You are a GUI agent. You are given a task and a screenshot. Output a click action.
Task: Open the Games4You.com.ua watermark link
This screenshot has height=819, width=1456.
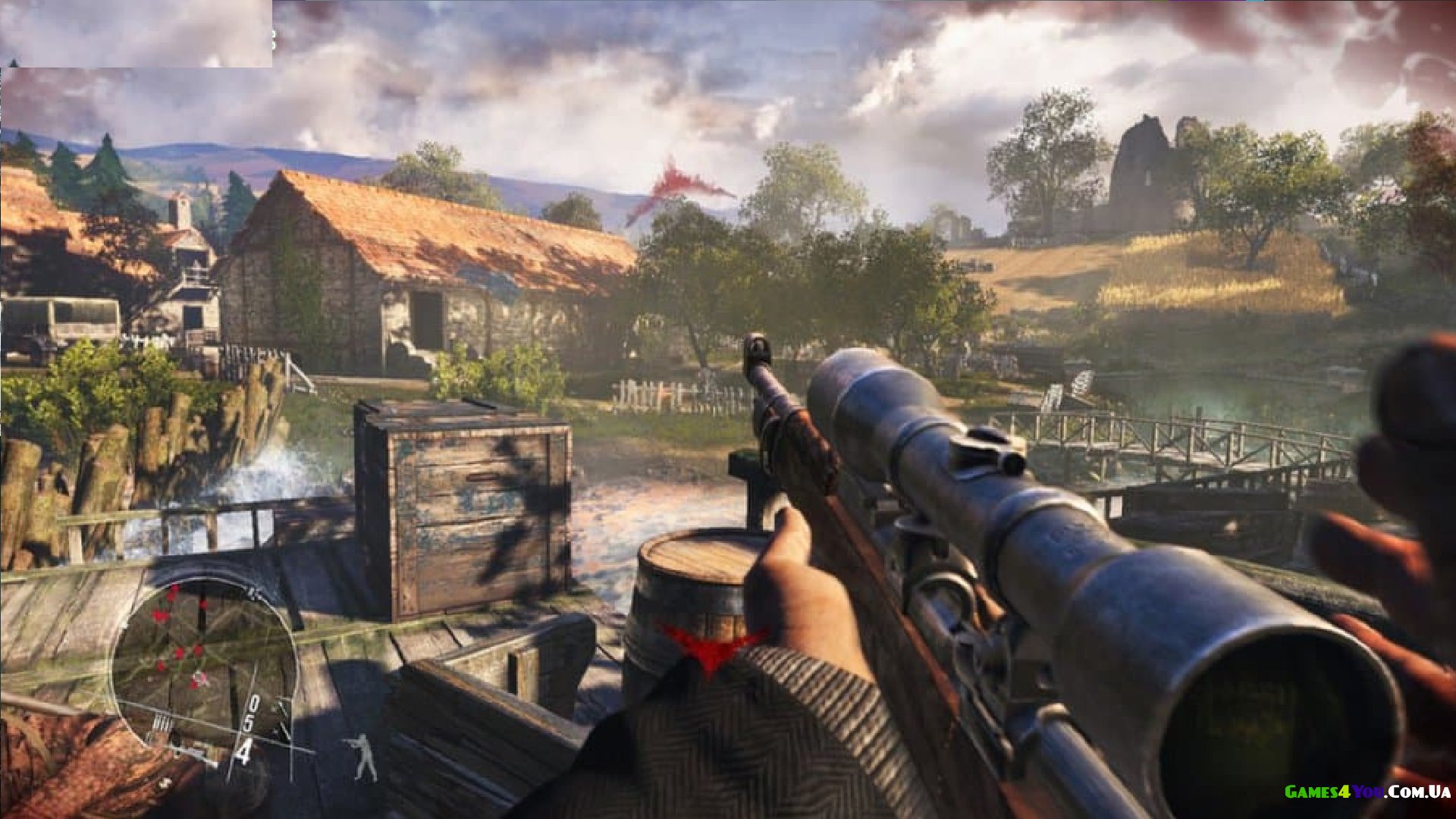(x=1367, y=792)
